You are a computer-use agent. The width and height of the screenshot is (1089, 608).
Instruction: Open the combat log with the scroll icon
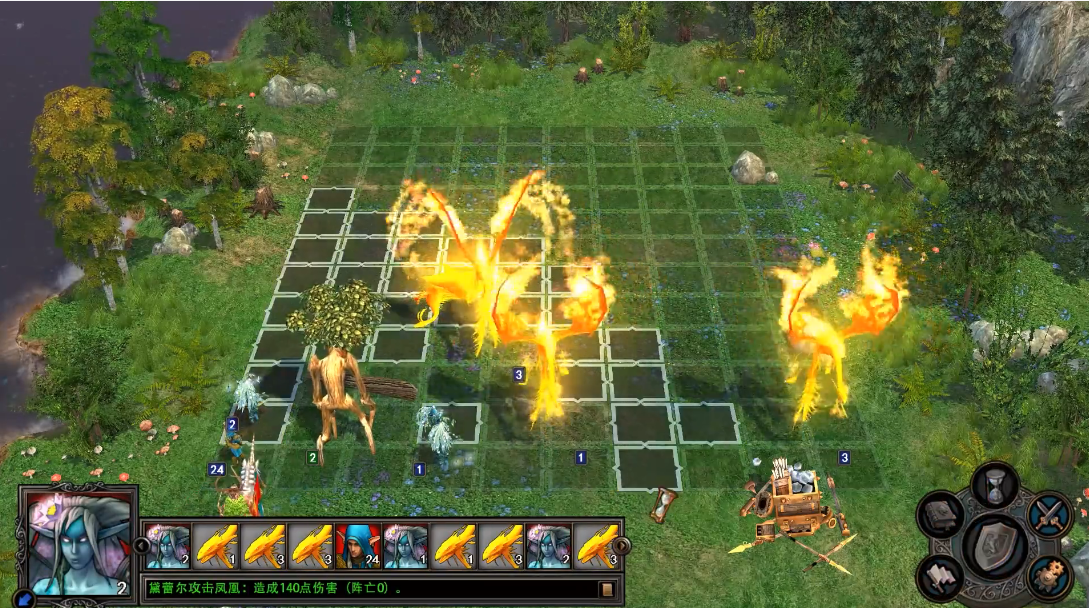[x=606, y=589]
